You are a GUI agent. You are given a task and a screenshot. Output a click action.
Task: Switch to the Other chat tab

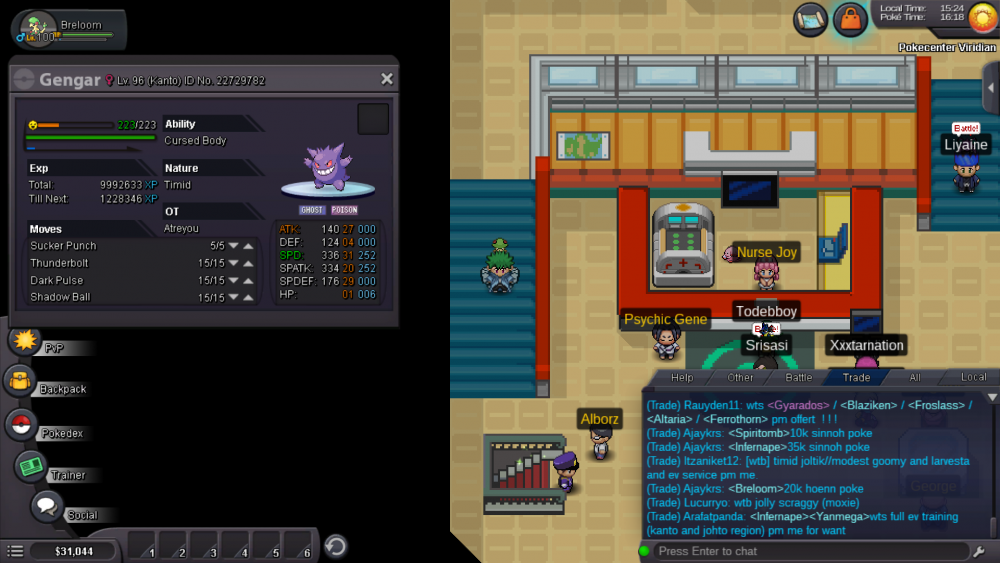tap(741, 378)
